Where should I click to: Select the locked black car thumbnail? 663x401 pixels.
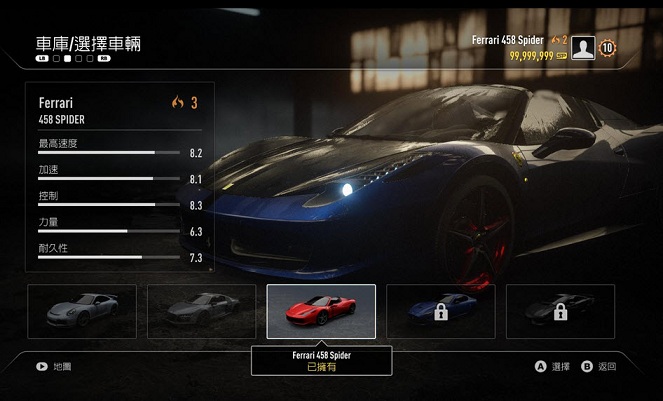point(560,311)
